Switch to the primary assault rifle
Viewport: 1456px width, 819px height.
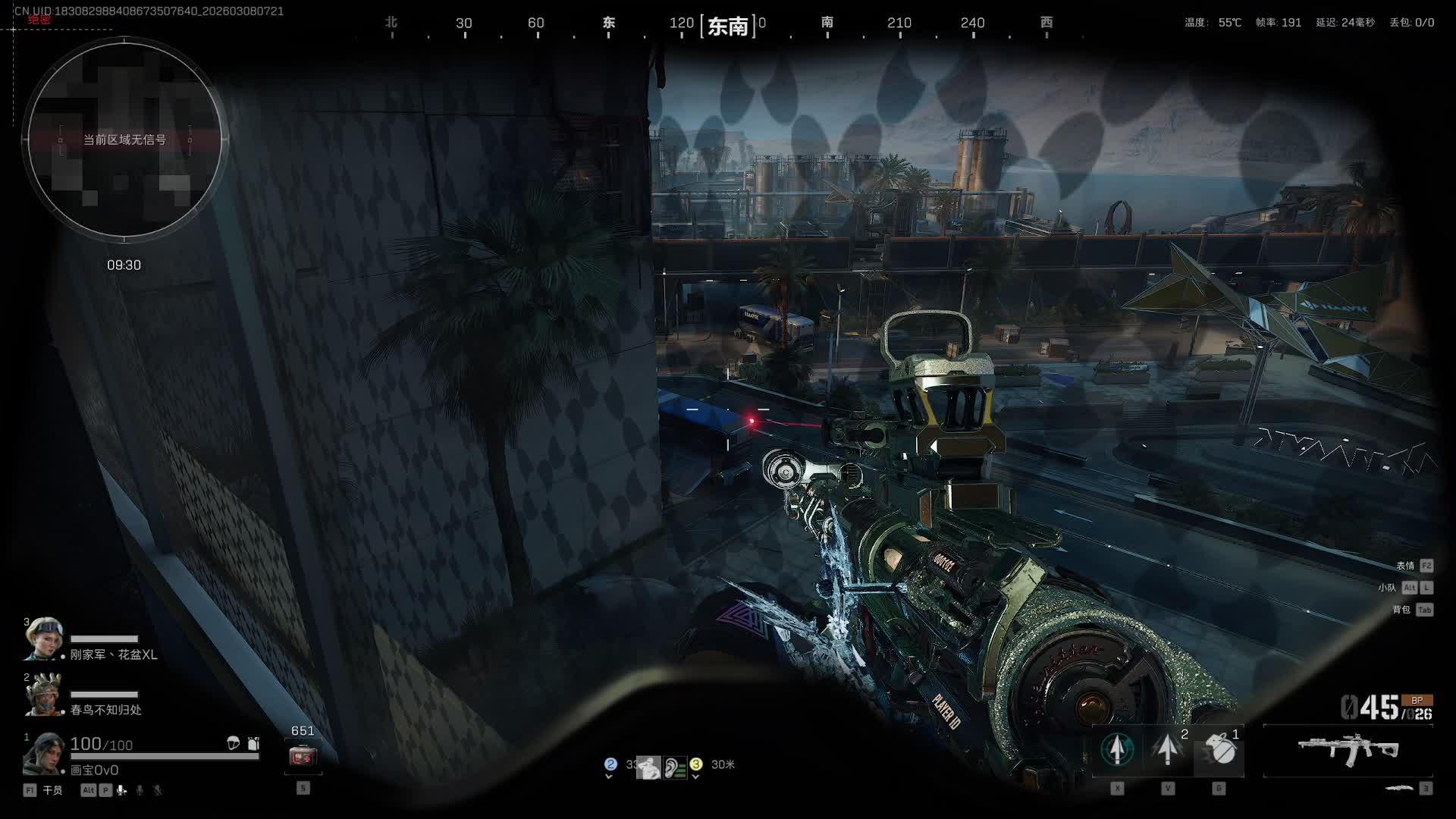pos(1348,749)
